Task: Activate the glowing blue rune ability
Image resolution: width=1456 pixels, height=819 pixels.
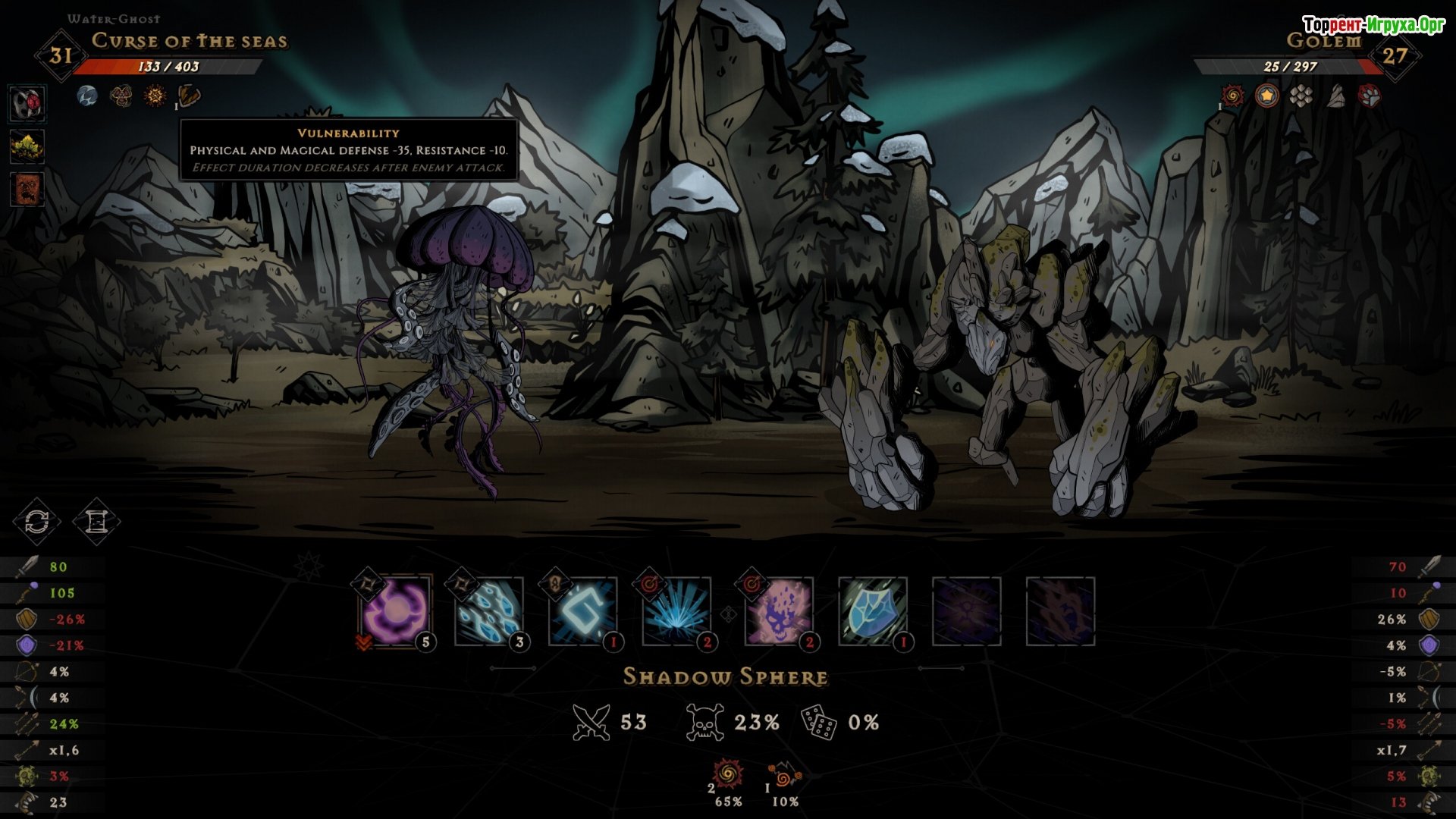Action: [x=583, y=610]
